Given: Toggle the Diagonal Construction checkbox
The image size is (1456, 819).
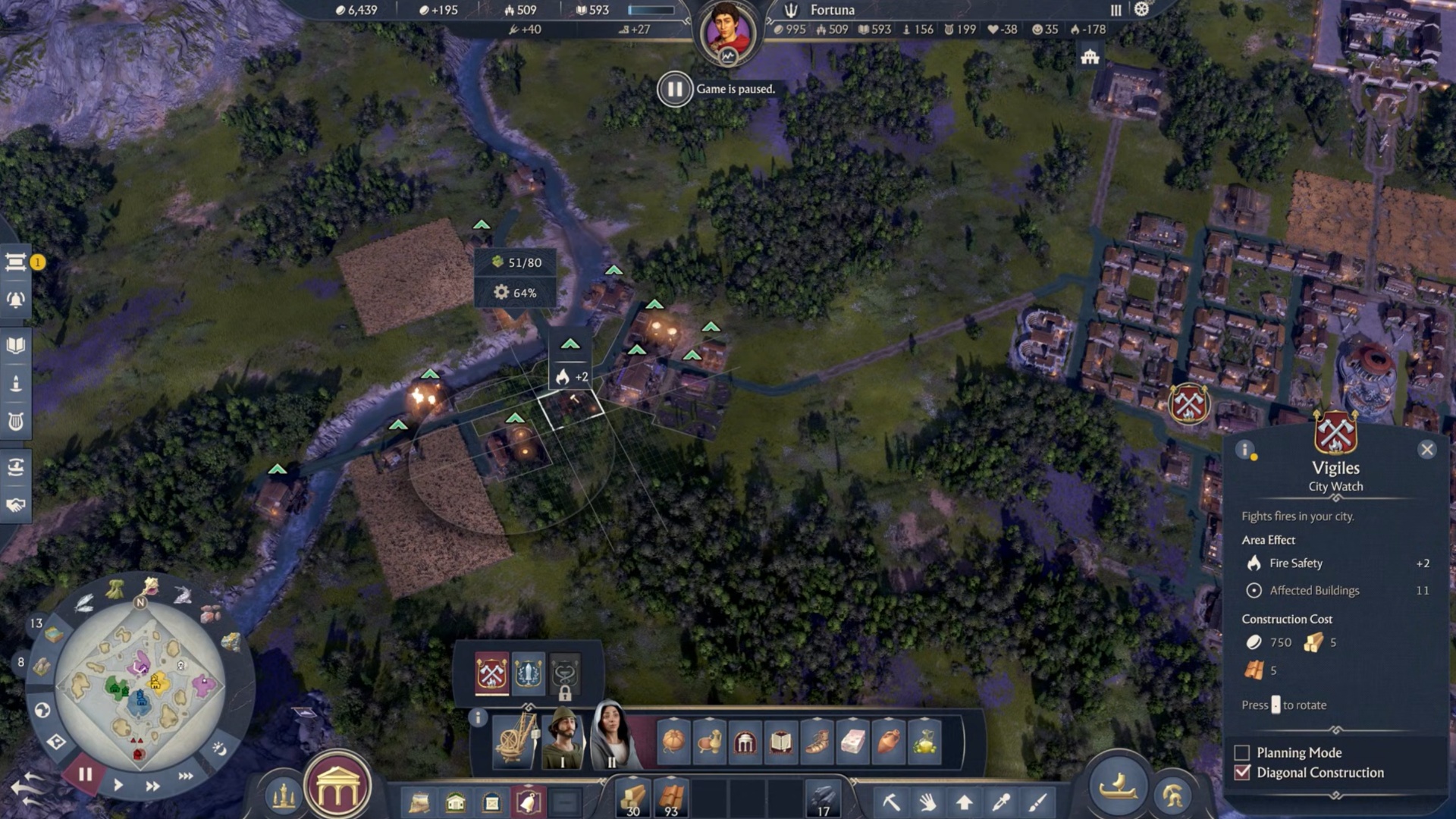Looking at the screenshot, I should point(1242,773).
